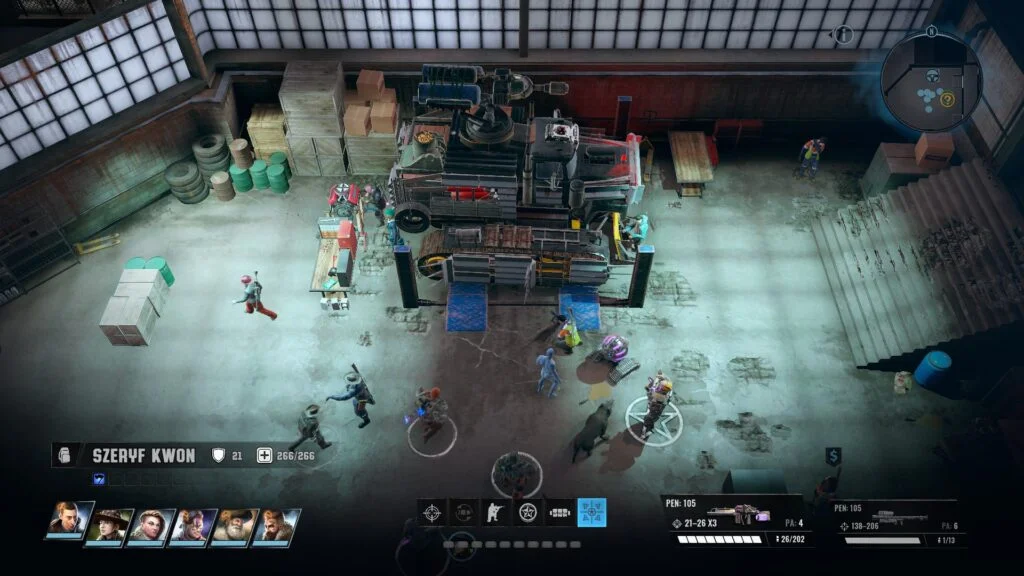Expand the info panel icon near minimap

point(843,34)
